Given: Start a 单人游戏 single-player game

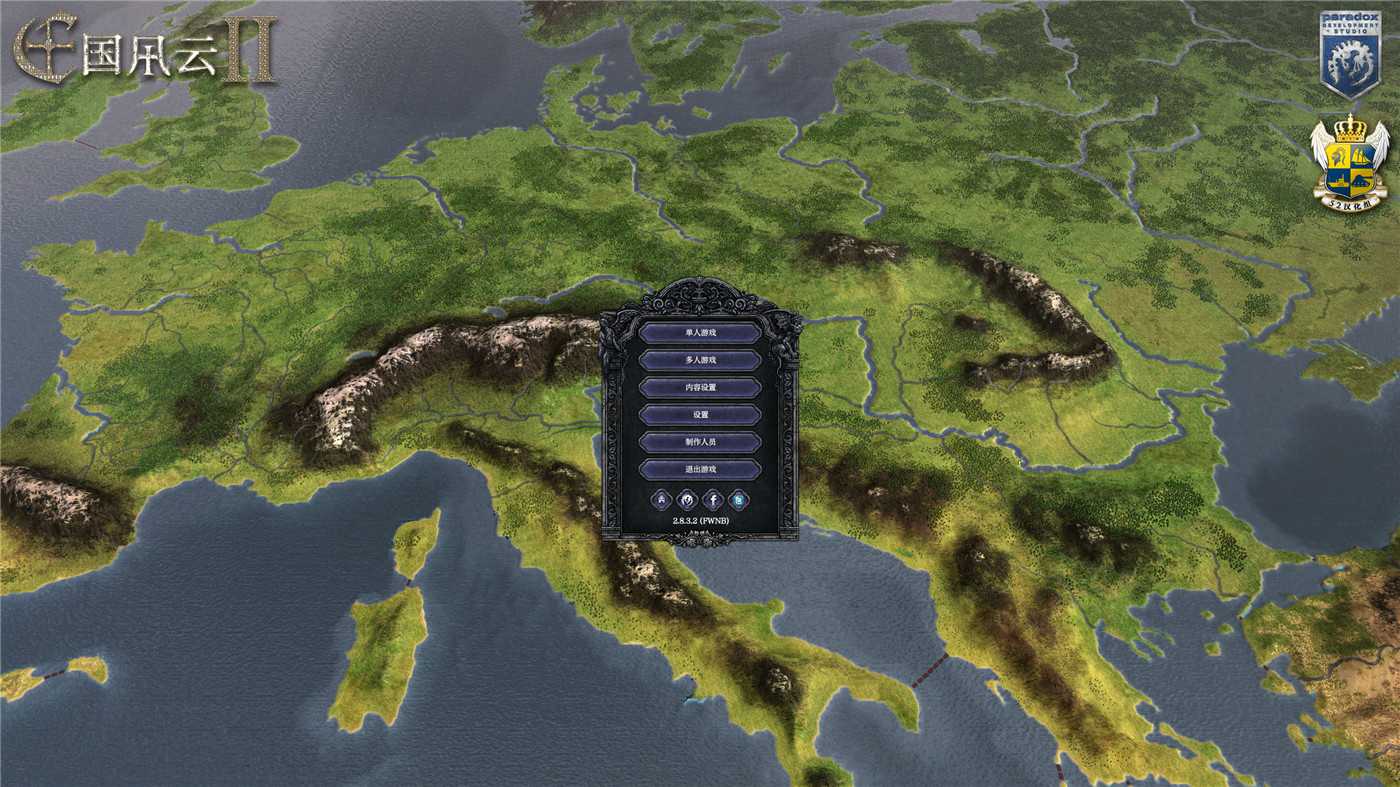Looking at the screenshot, I should (x=702, y=330).
